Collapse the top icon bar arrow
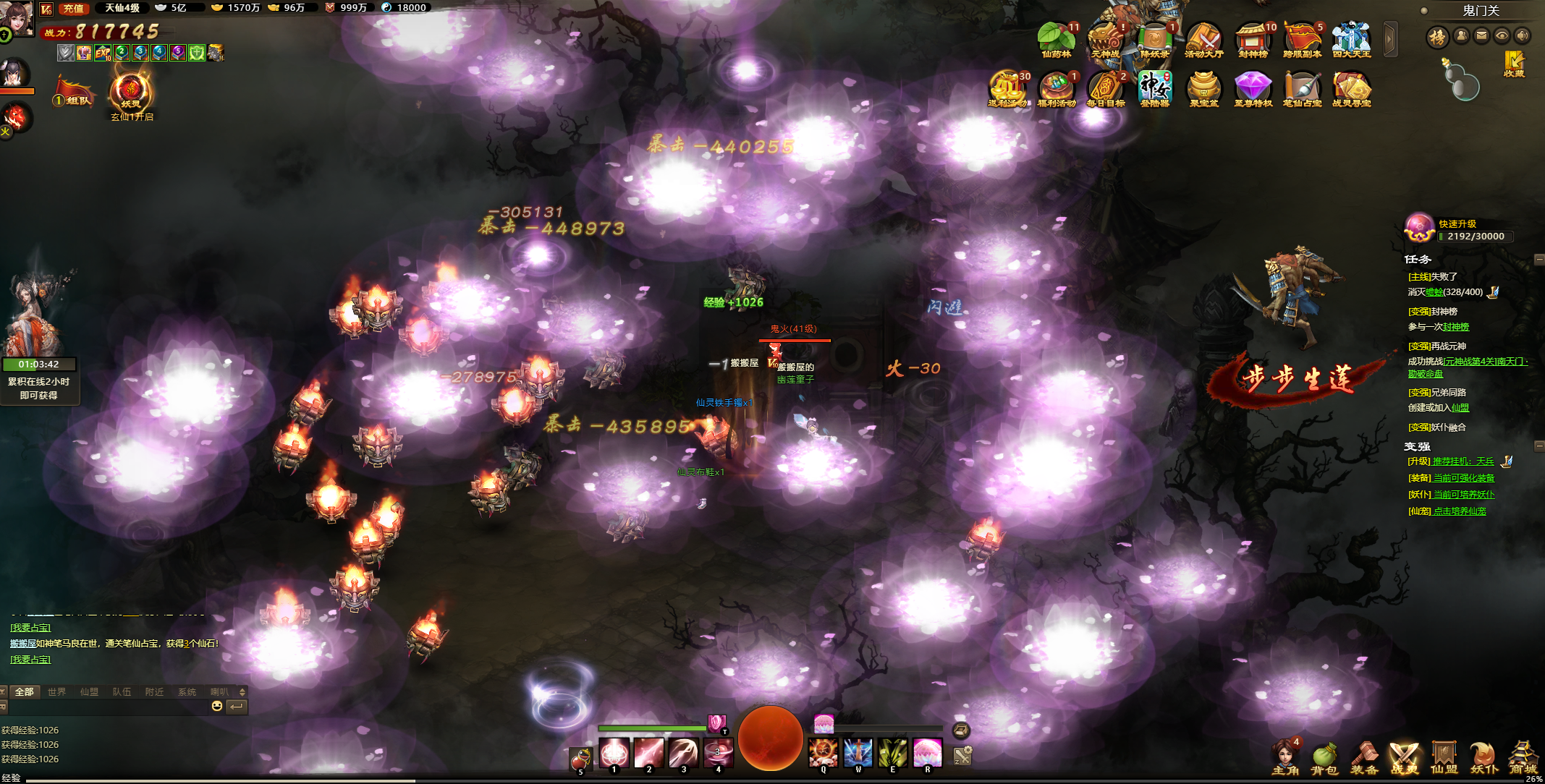Image resolution: width=1545 pixels, height=784 pixels. pos(1389,39)
